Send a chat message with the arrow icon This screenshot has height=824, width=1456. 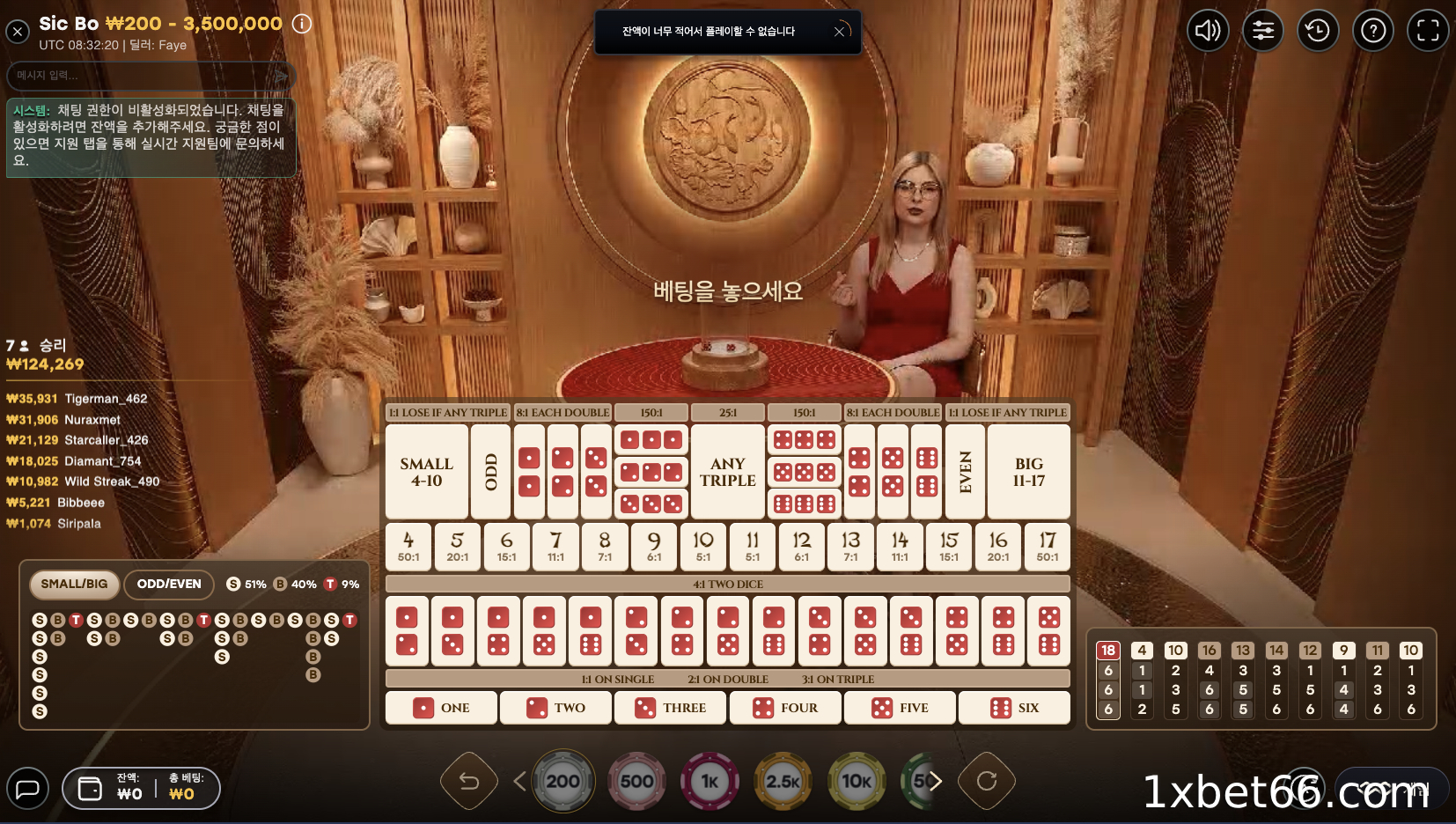(282, 76)
